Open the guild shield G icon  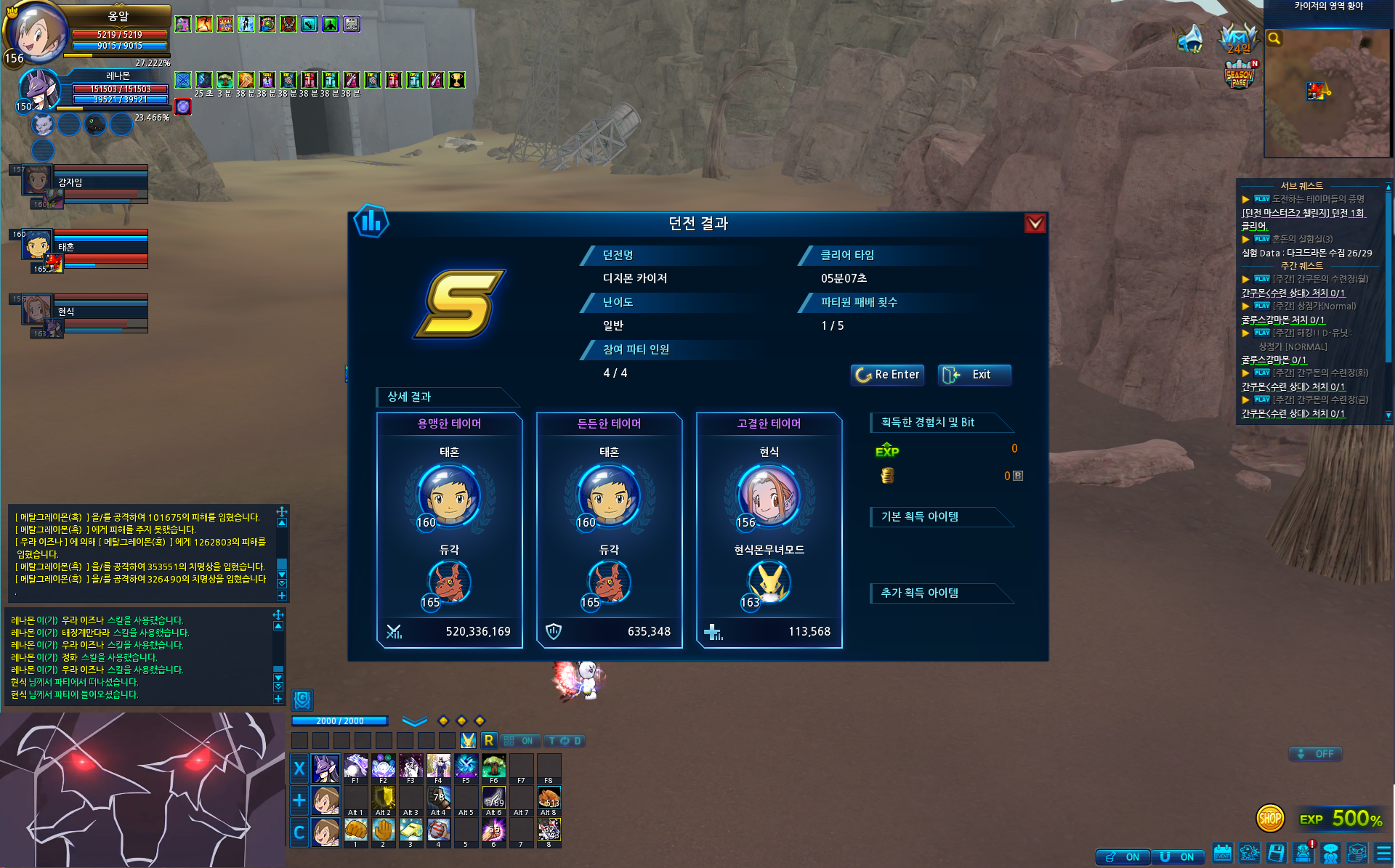coord(302,699)
